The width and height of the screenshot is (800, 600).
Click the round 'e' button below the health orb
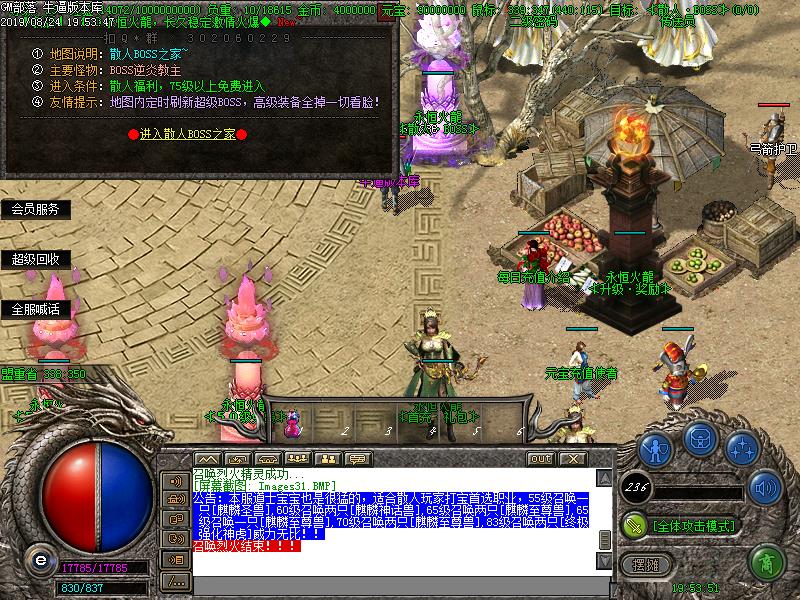(x=40, y=559)
